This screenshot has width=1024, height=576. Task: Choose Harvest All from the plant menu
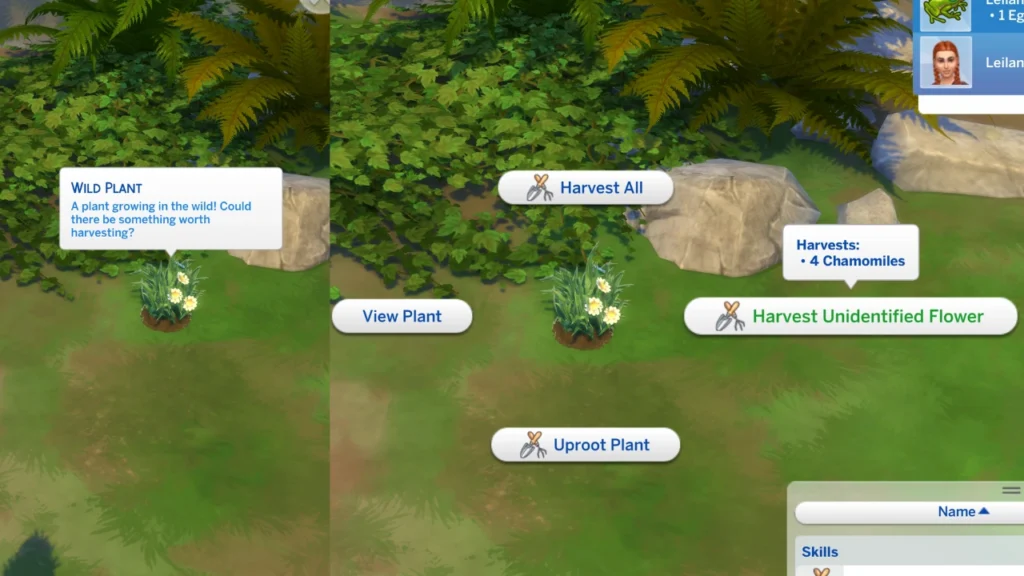click(585, 188)
